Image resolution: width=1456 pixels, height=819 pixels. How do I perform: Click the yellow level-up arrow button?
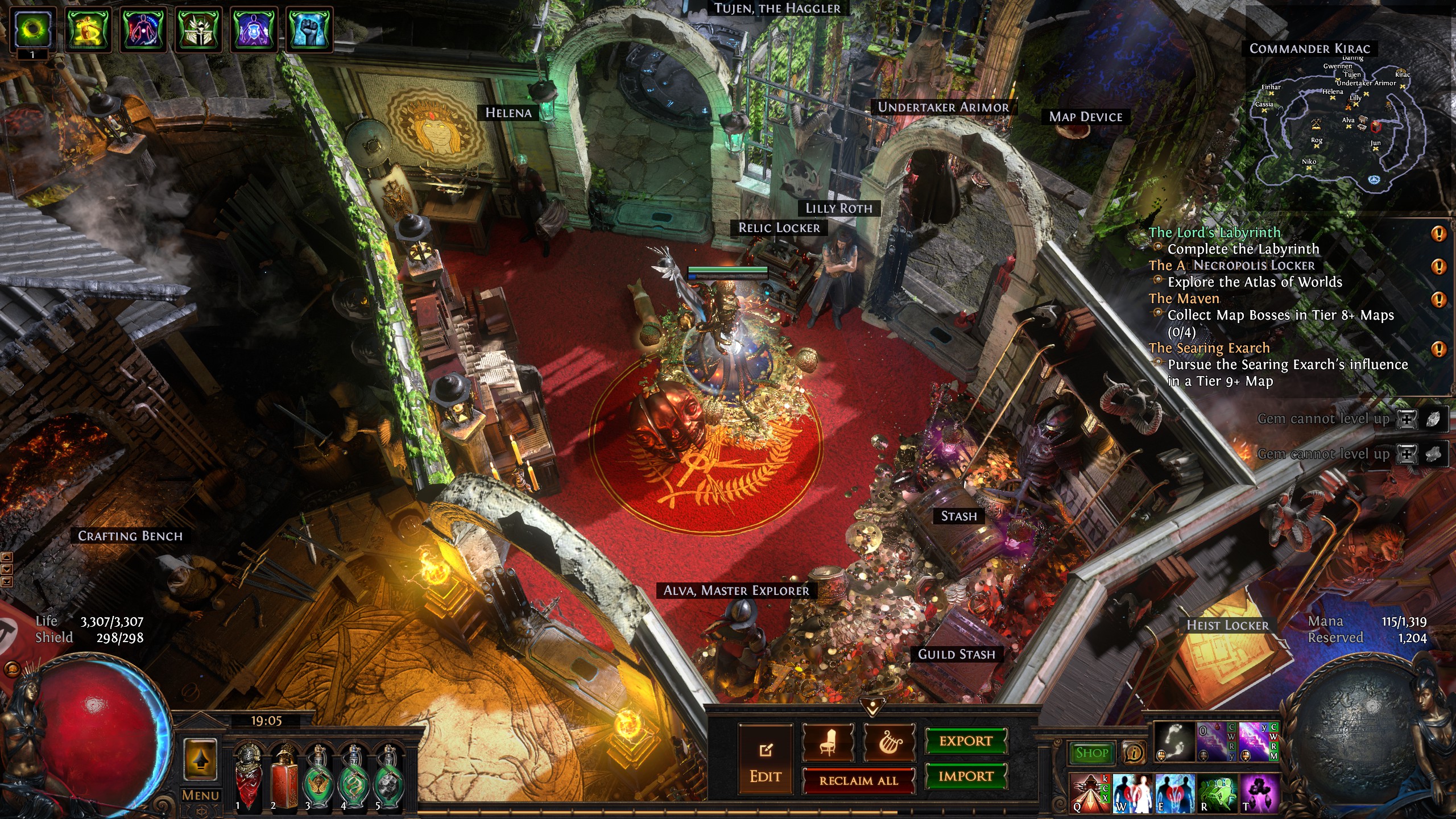(x=200, y=759)
